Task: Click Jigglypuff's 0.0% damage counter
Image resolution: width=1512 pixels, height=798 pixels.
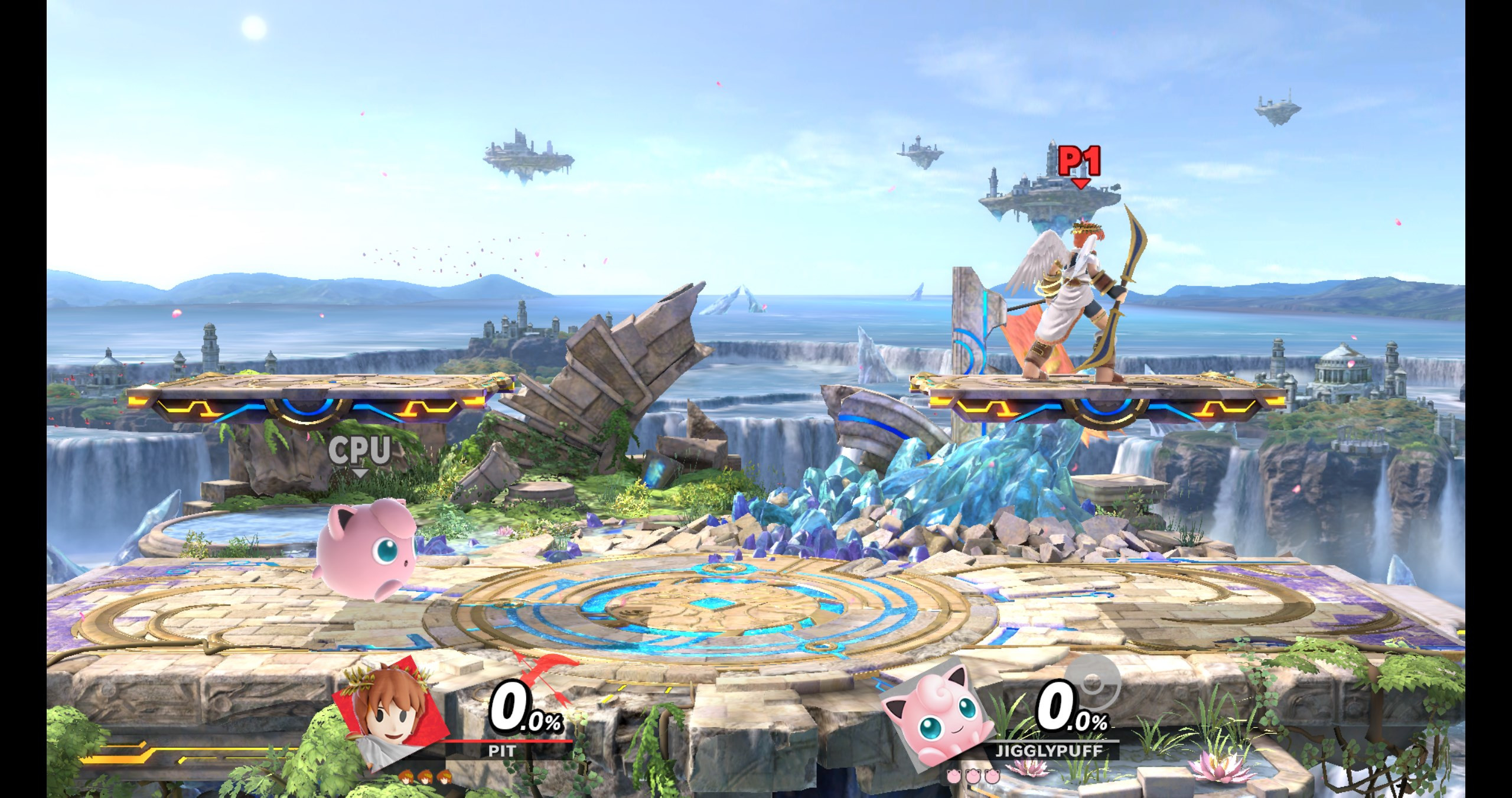Action: click(x=1062, y=706)
